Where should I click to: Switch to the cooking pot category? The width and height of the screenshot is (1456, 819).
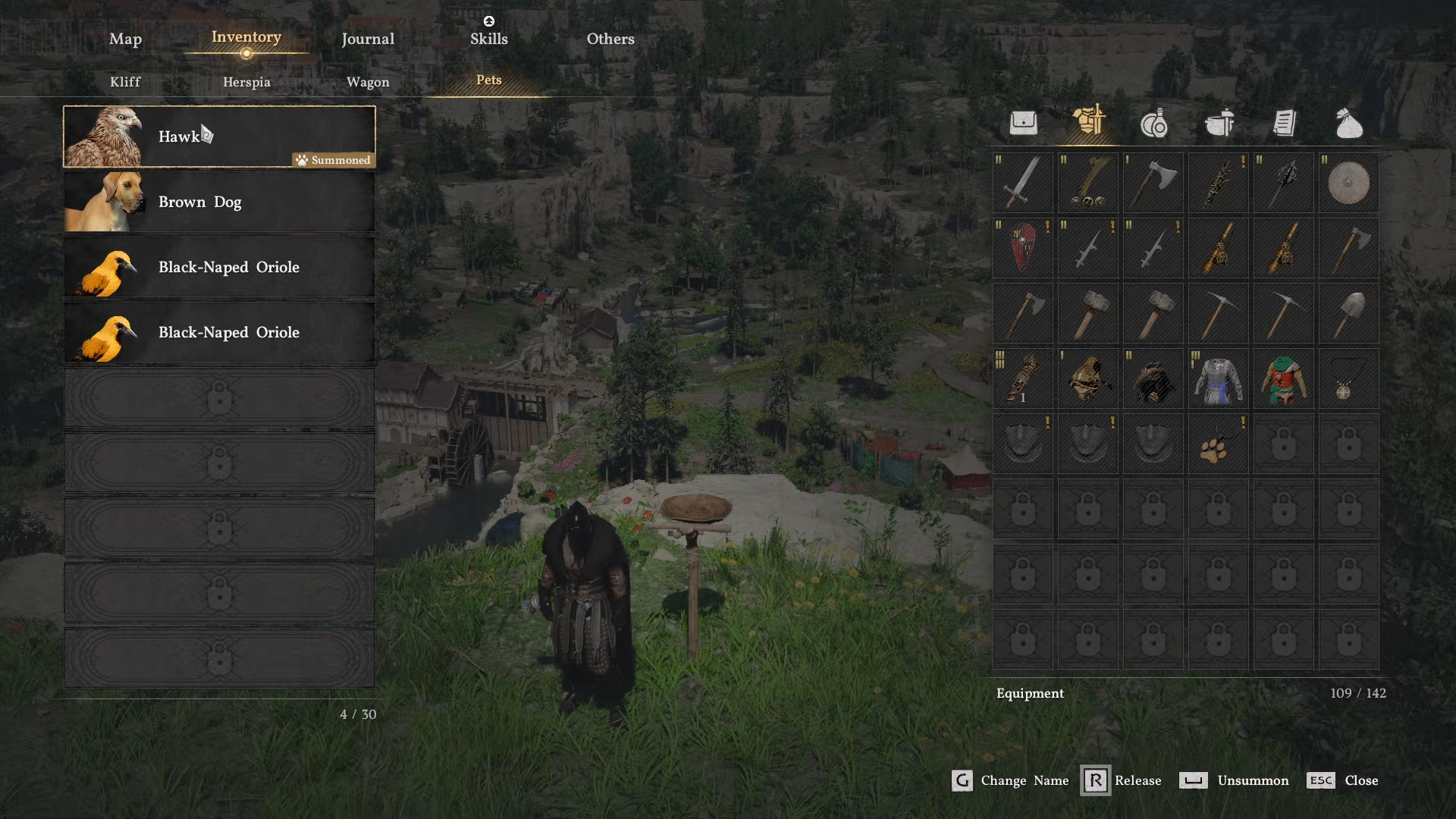point(1219,123)
